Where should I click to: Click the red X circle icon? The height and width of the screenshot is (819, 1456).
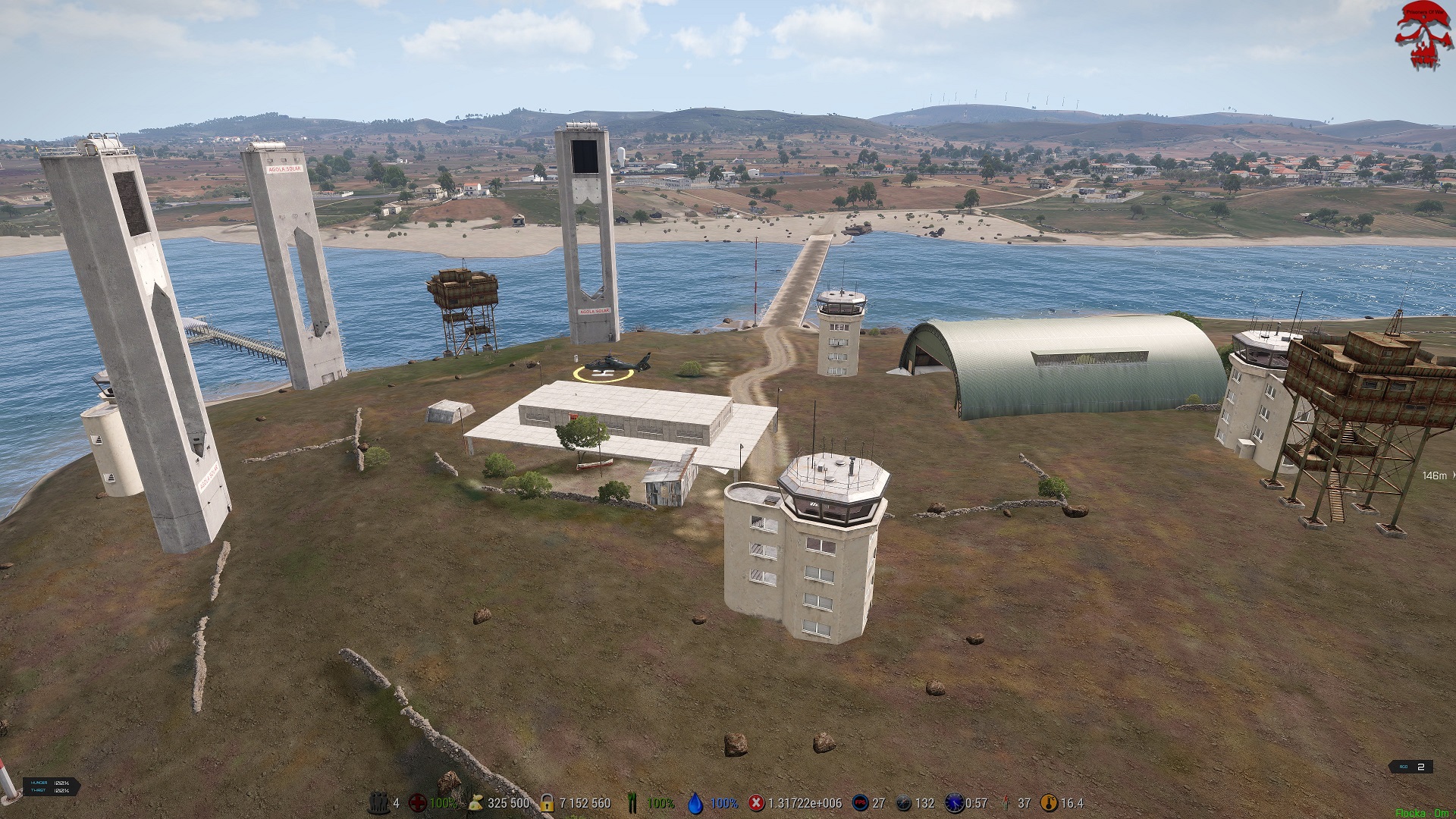(756, 802)
